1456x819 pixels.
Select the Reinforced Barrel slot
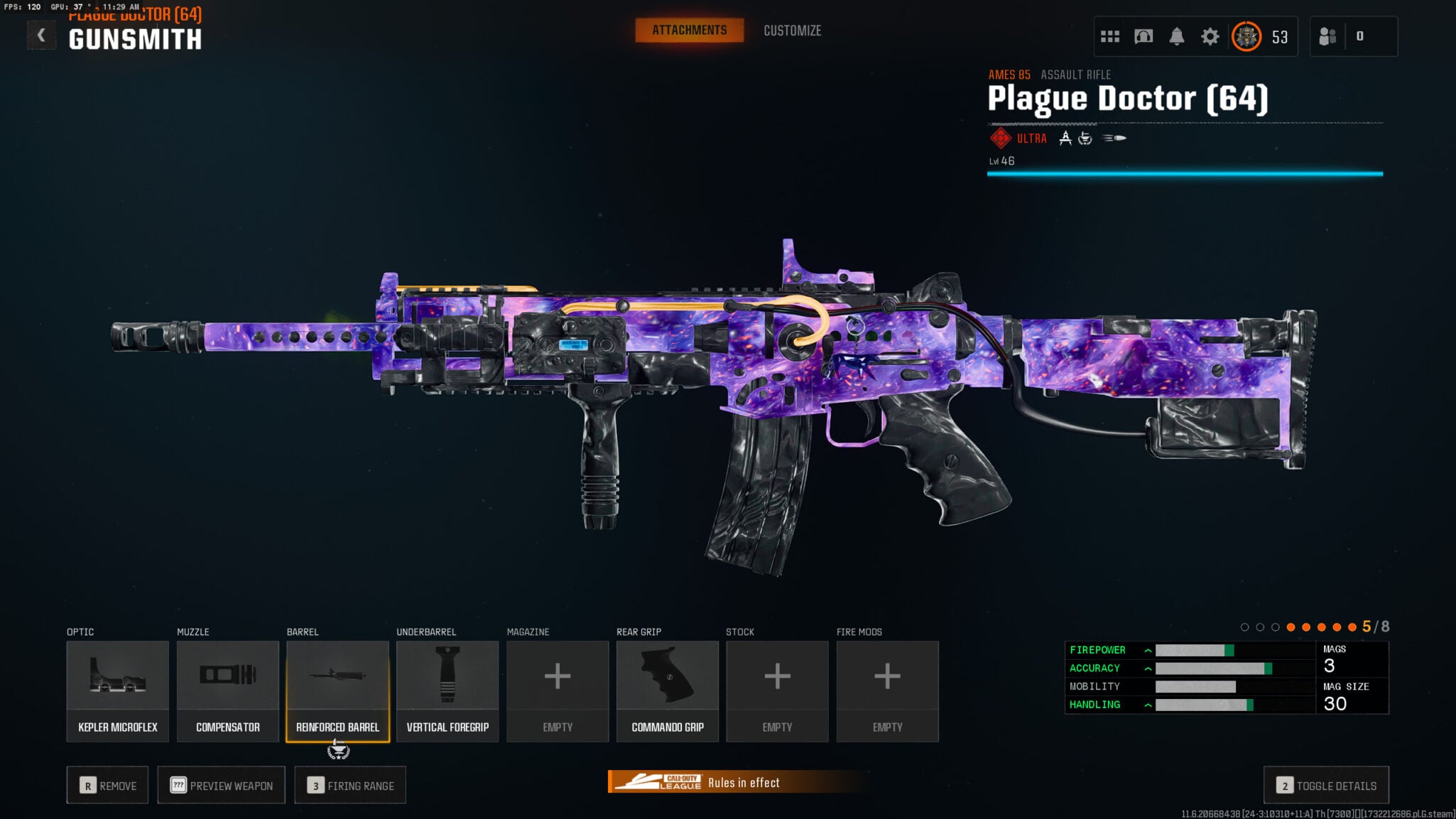pos(337,690)
